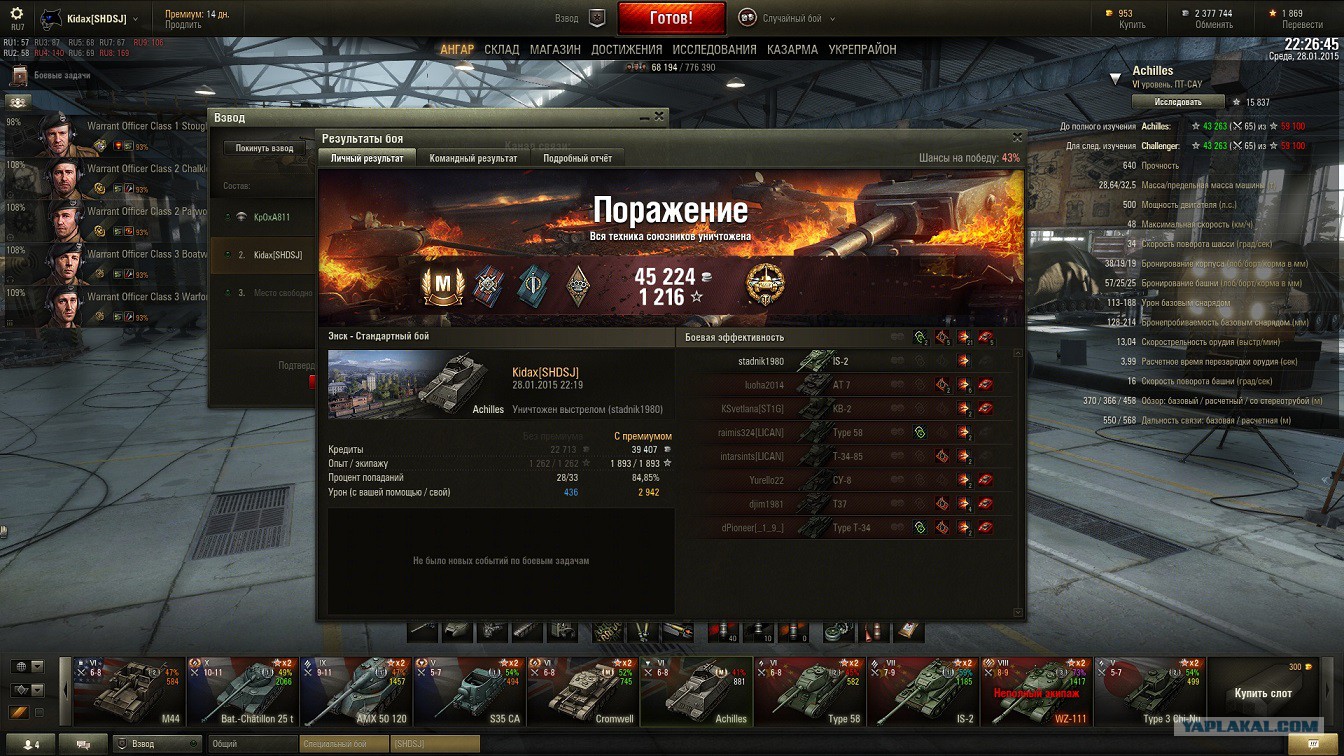The width and height of the screenshot is (1344, 756).
Task: Switch to Командный результат tab
Action: (x=473, y=158)
